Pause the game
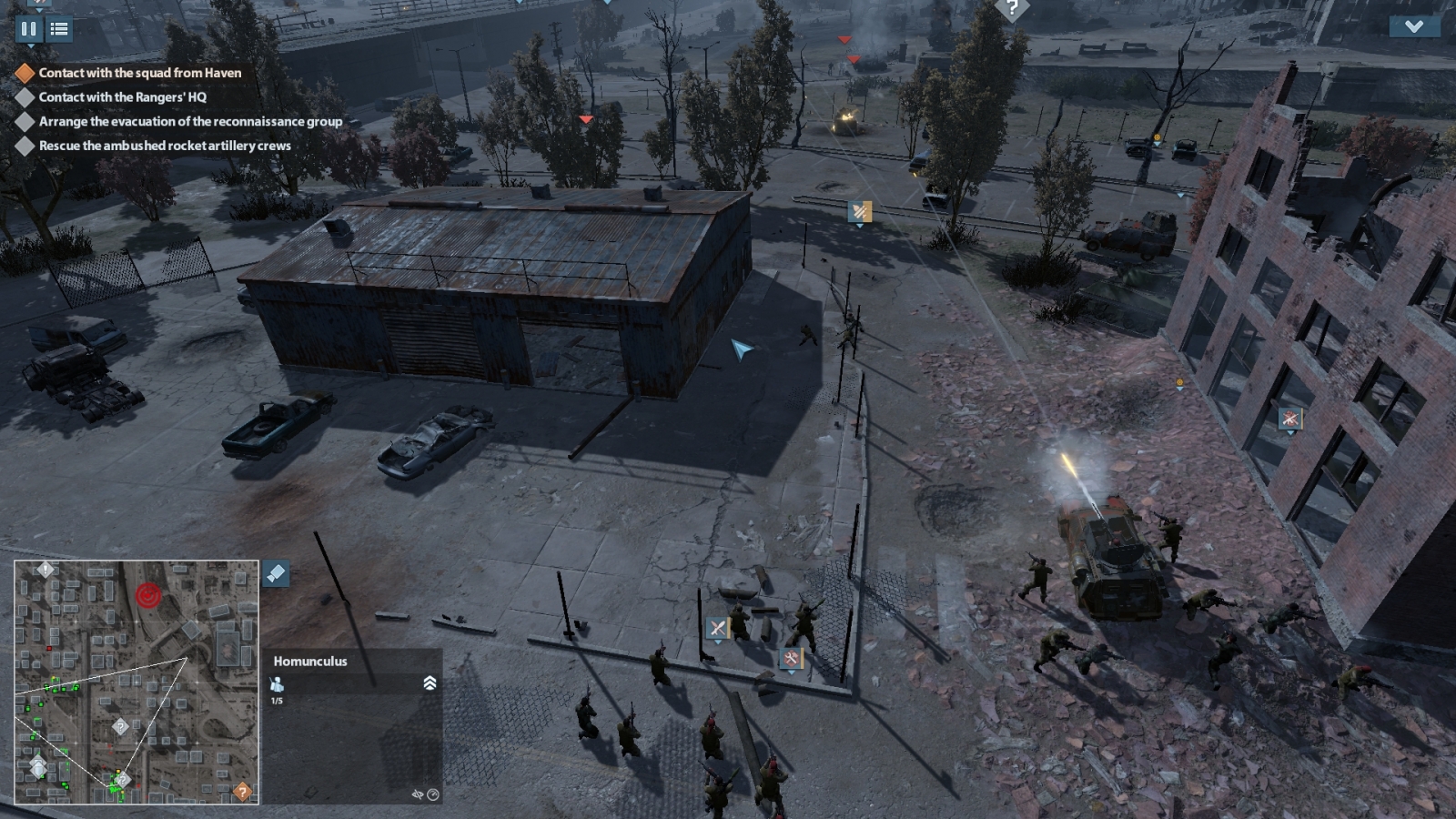The width and height of the screenshot is (1456, 819). (28, 29)
